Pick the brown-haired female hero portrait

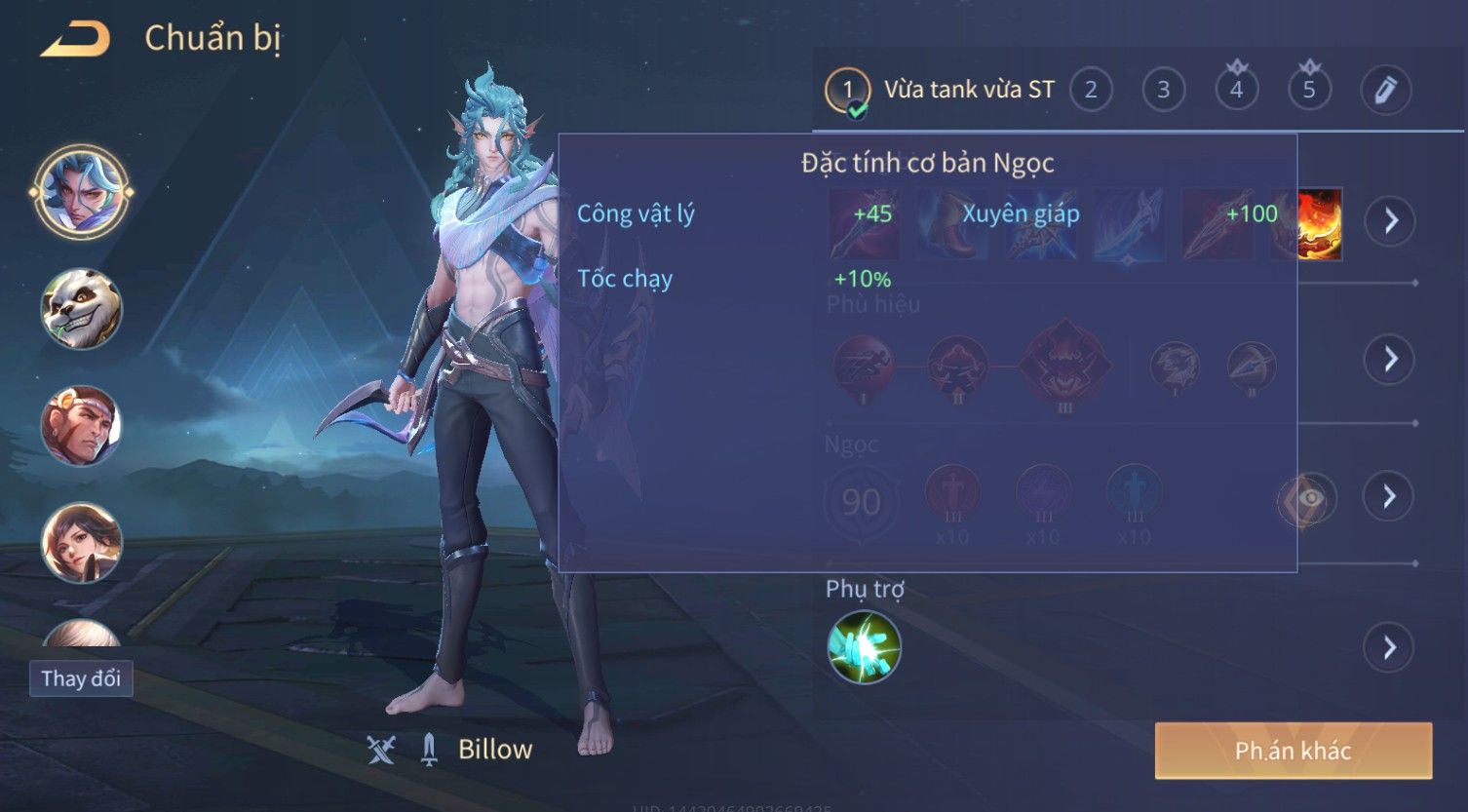click(x=81, y=542)
